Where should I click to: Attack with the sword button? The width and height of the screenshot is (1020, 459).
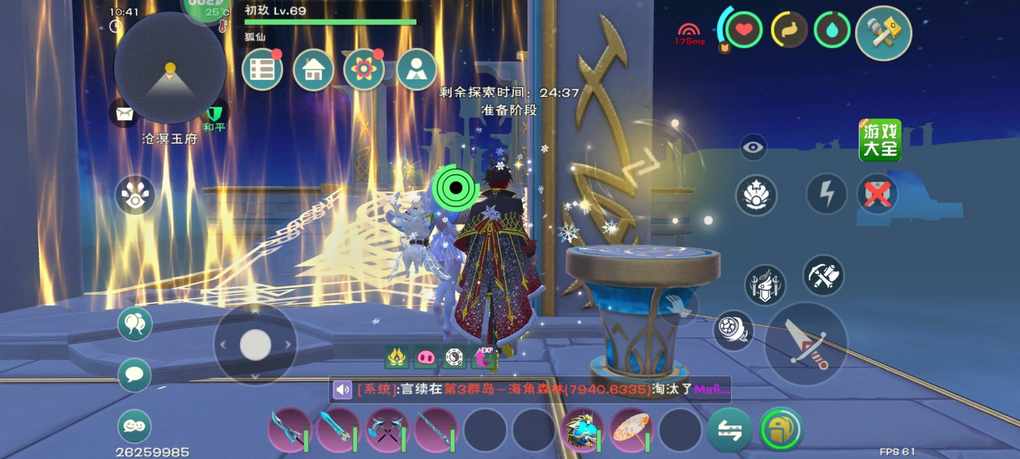(x=806, y=343)
